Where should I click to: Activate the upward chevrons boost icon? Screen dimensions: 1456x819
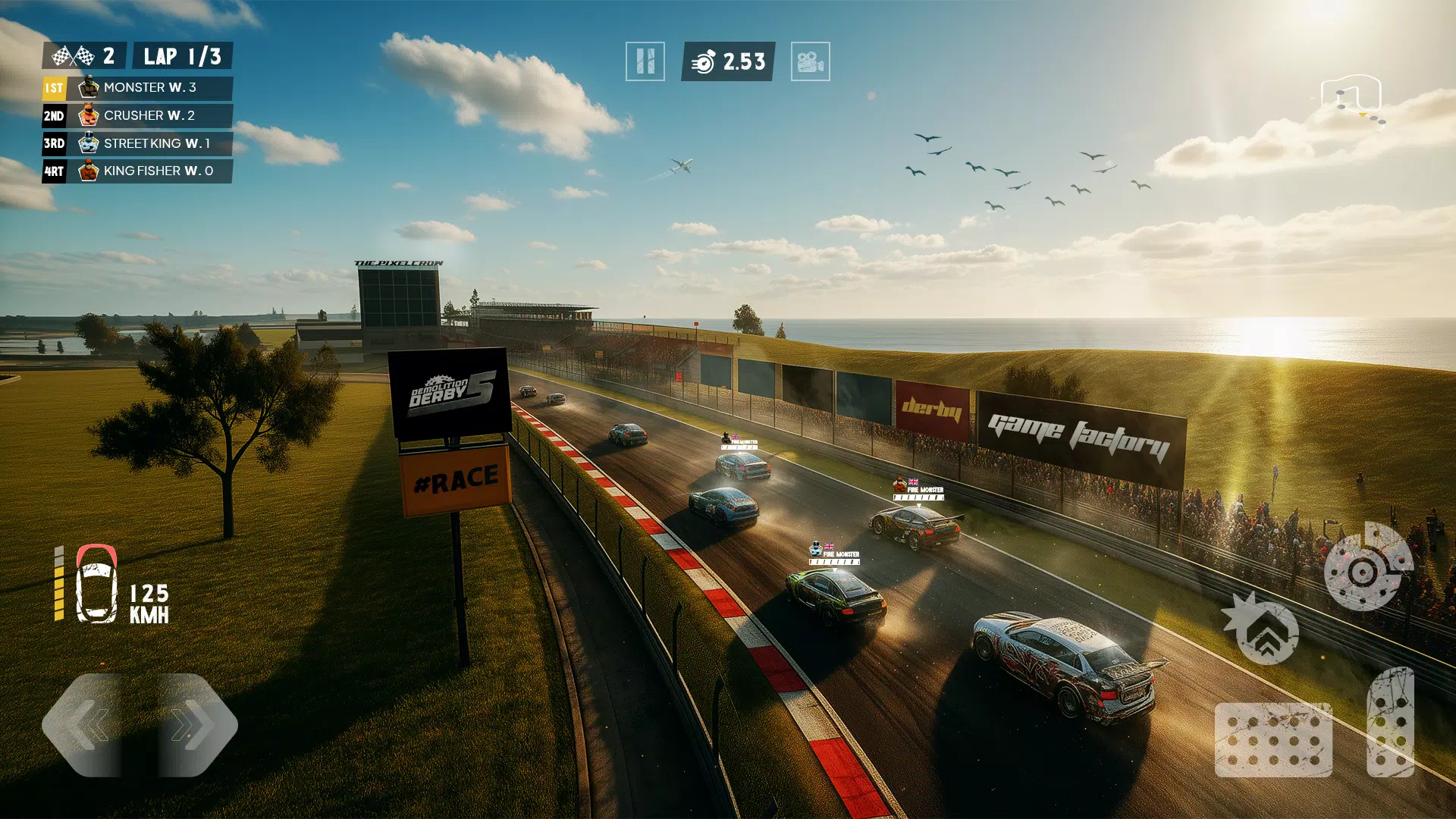(x=1264, y=632)
